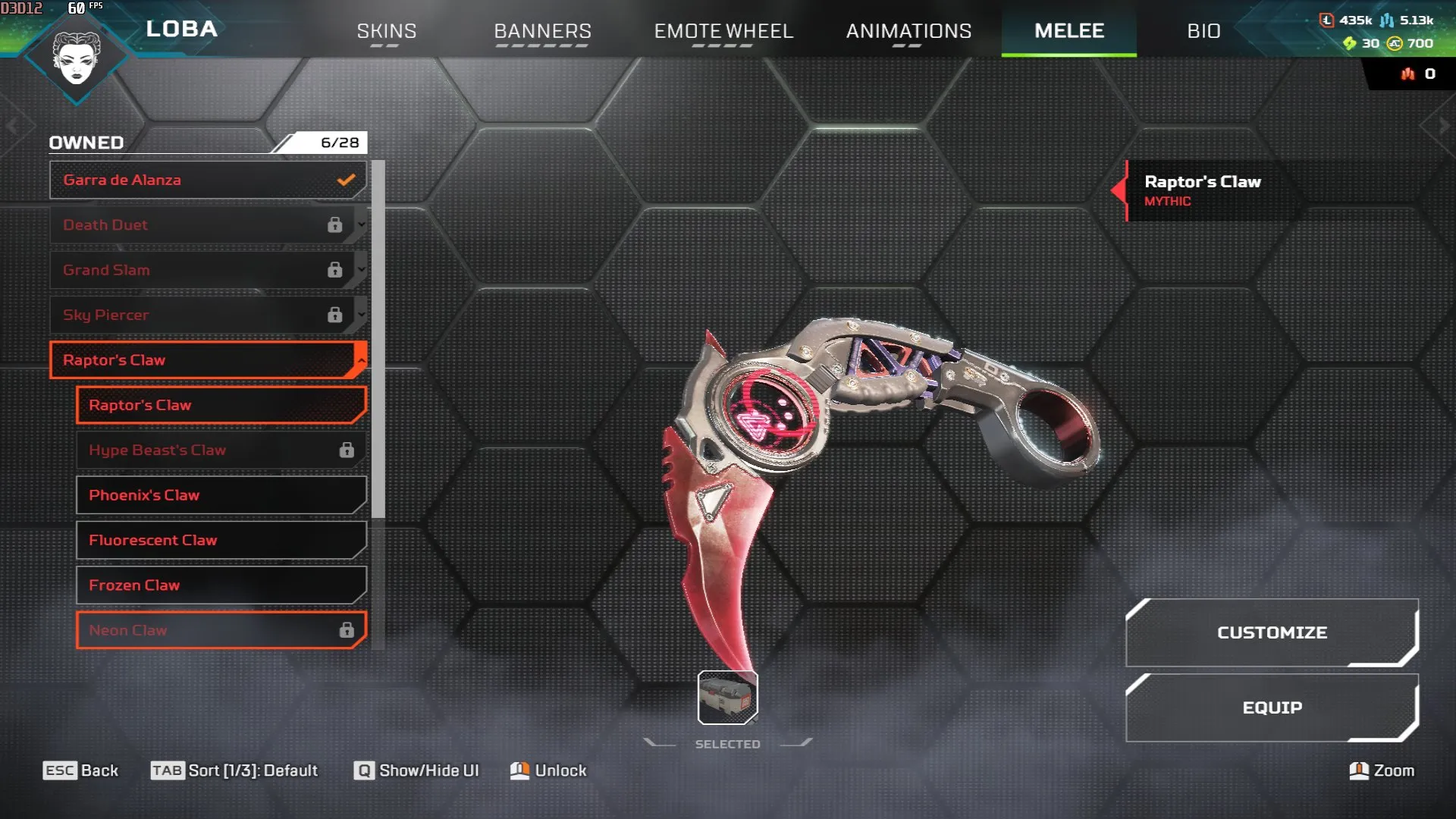Click the lock icon next to Neon Claw
Image resolution: width=1456 pixels, height=819 pixels.
click(347, 629)
